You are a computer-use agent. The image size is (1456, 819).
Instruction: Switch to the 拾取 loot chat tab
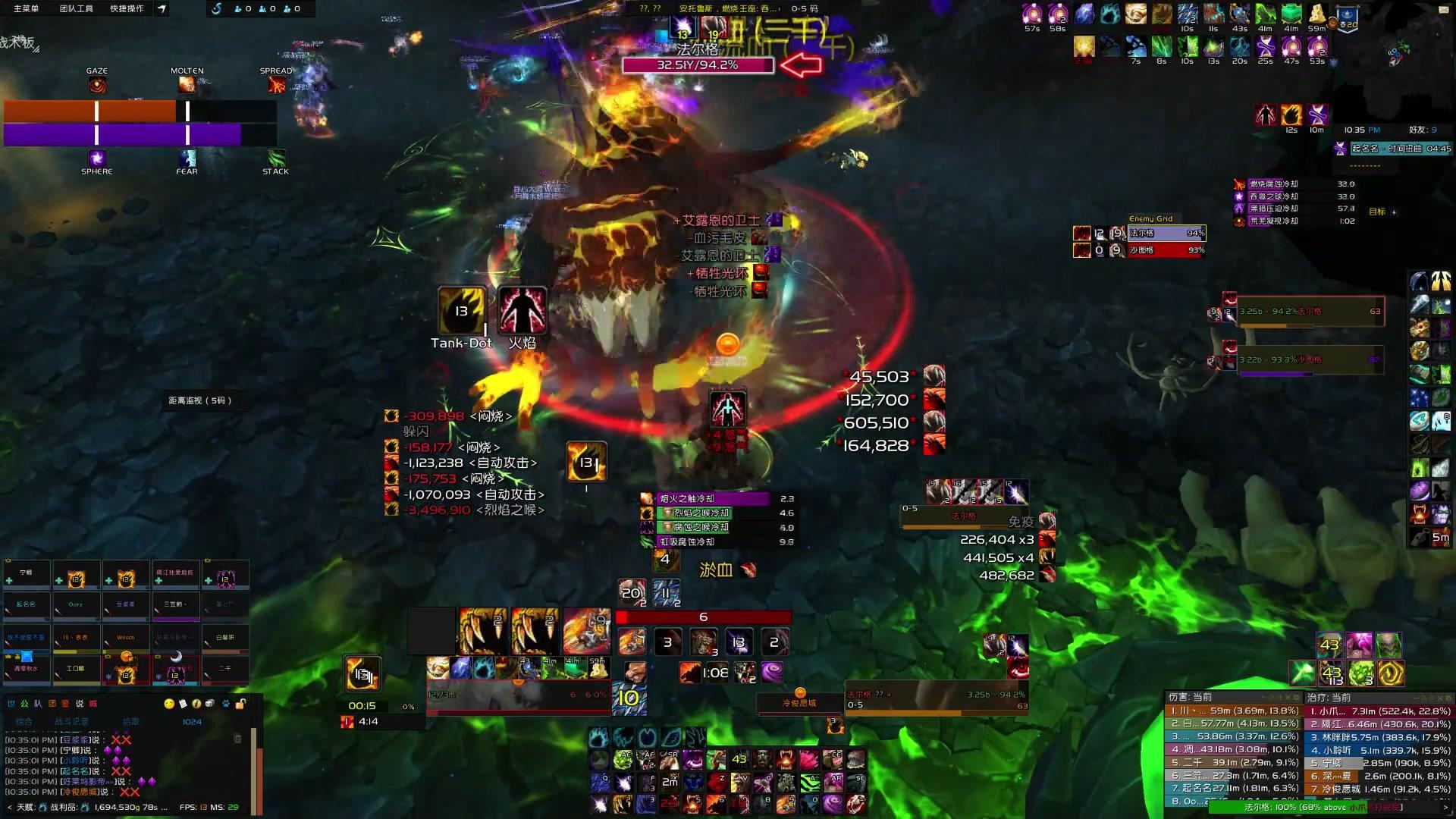point(130,722)
